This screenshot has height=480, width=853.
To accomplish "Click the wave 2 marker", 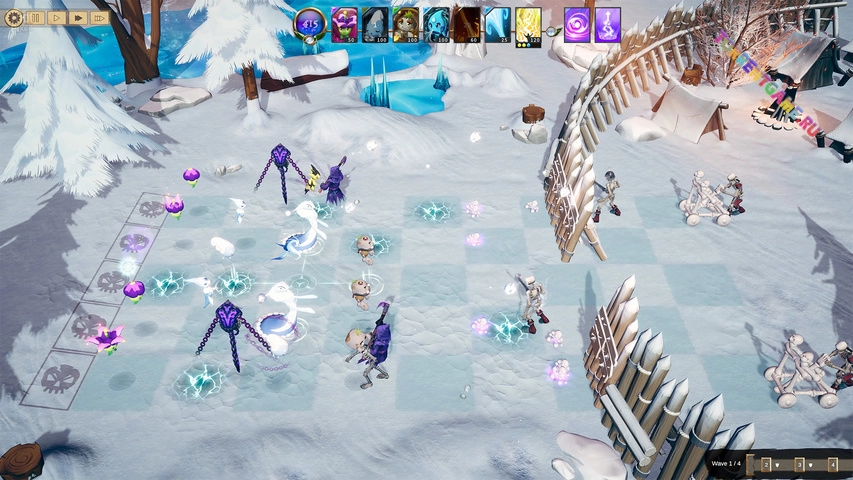I will pos(766,464).
